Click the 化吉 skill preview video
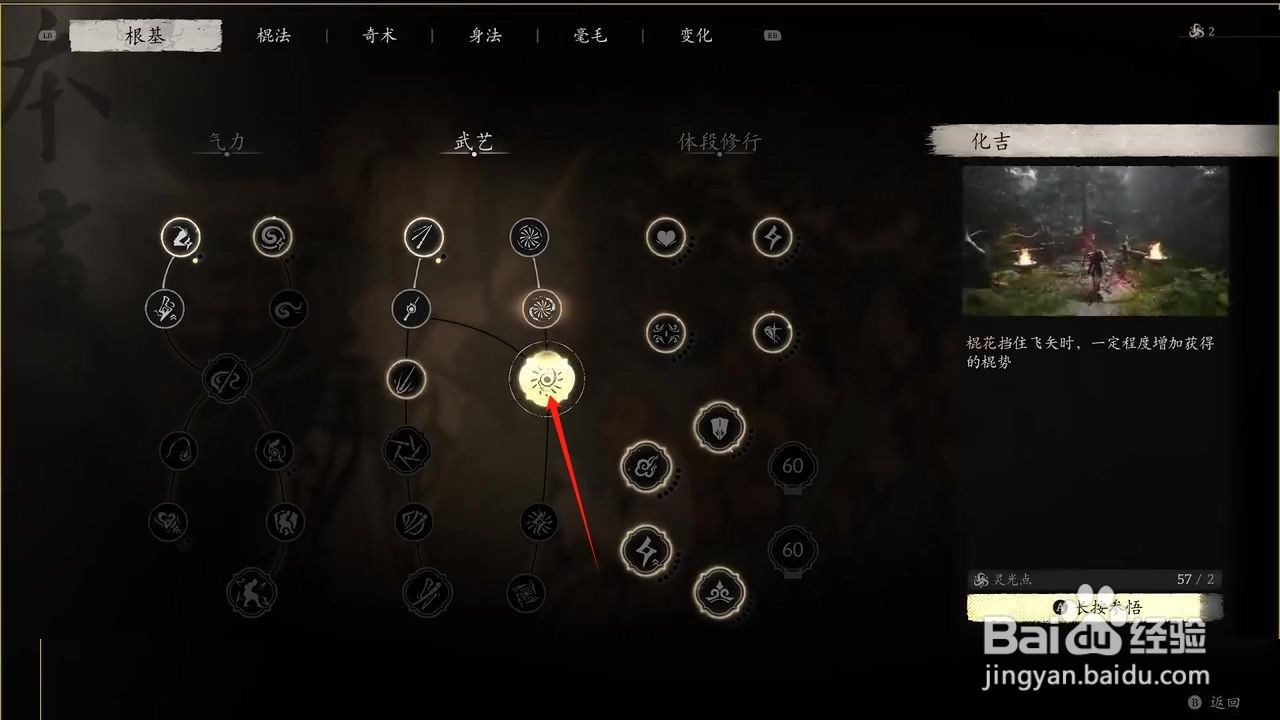1280x720 pixels. tap(1095, 240)
